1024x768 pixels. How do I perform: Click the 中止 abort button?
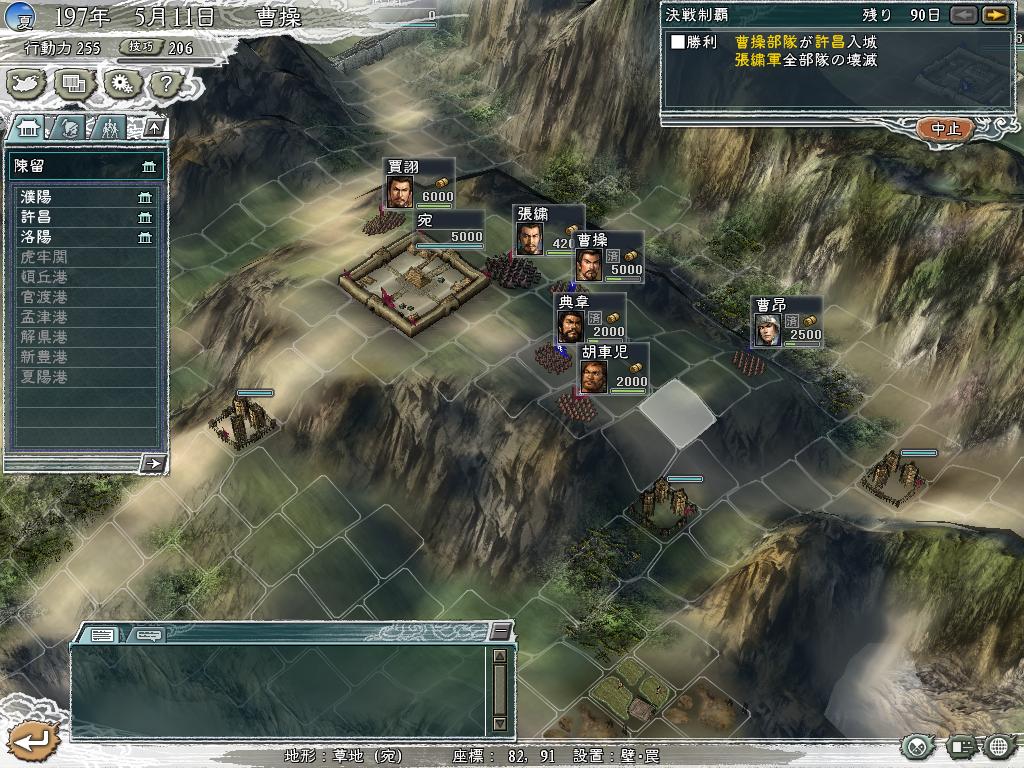tap(945, 129)
